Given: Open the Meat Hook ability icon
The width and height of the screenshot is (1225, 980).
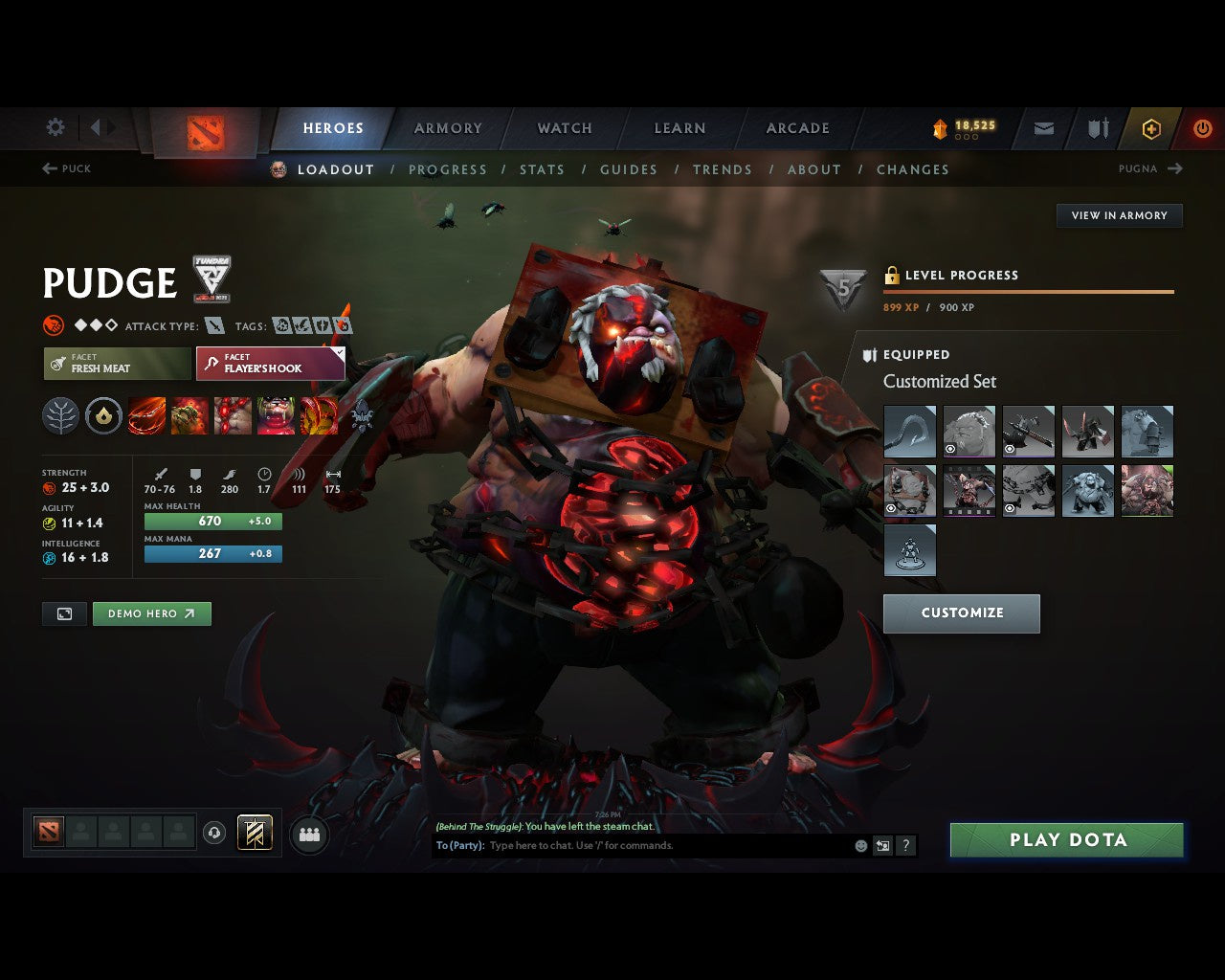Looking at the screenshot, I should (147, 414).
